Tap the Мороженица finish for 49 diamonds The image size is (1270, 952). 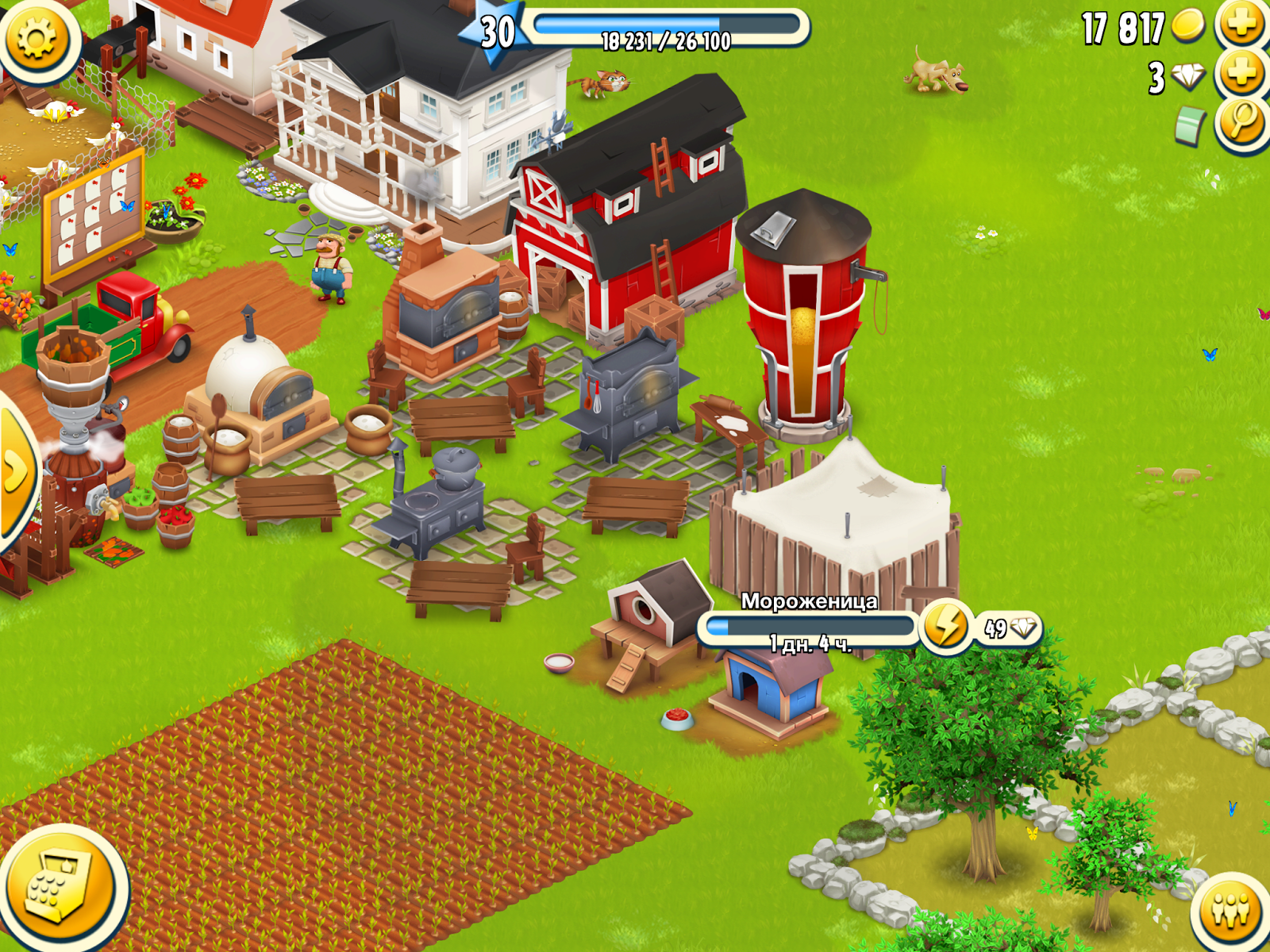[1012, 627]
